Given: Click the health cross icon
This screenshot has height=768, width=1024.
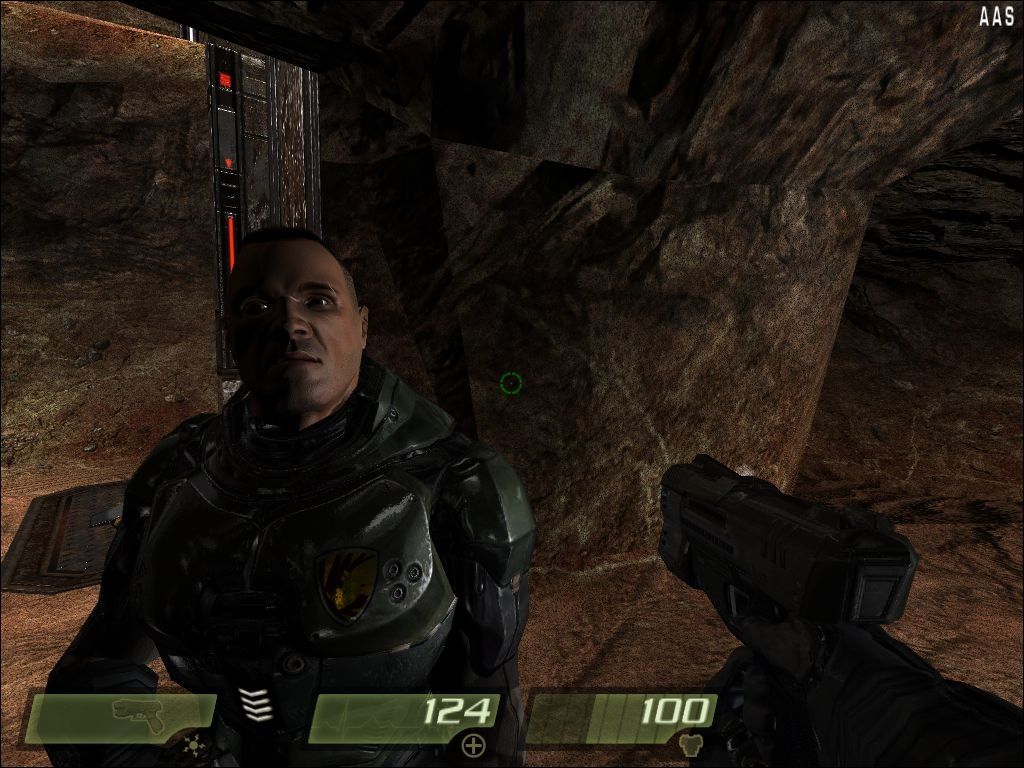Looking at the screenshot, I should 473,744.
